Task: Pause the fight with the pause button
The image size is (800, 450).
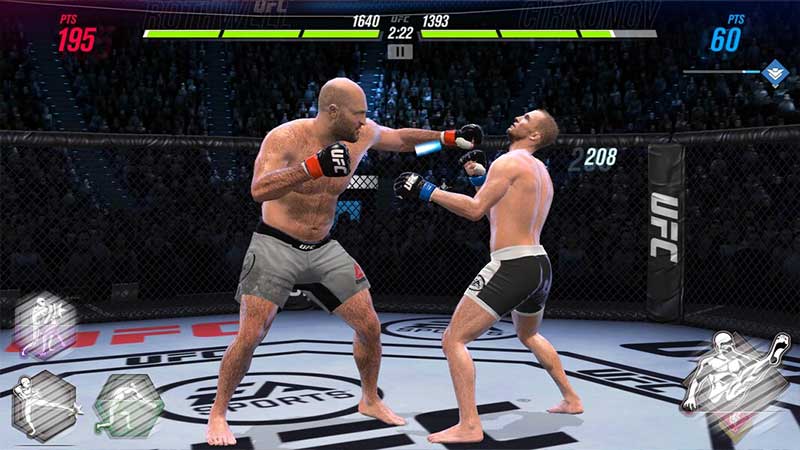Action: pyautogui.click(x=399, y=51)
